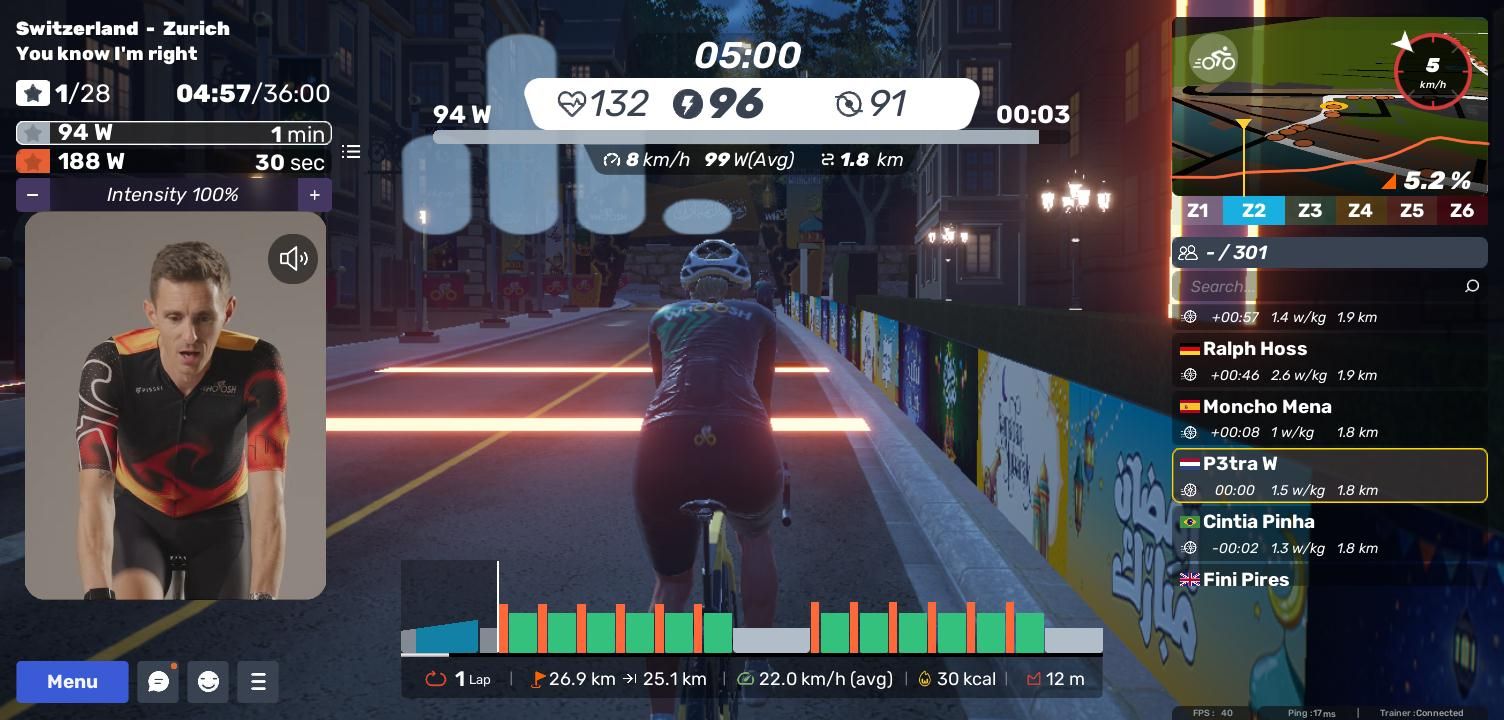The width and height of the screenshot is (1504, 720).
Task: Select rider Moncho Mena in the list
Action: tap(1329, 419)
